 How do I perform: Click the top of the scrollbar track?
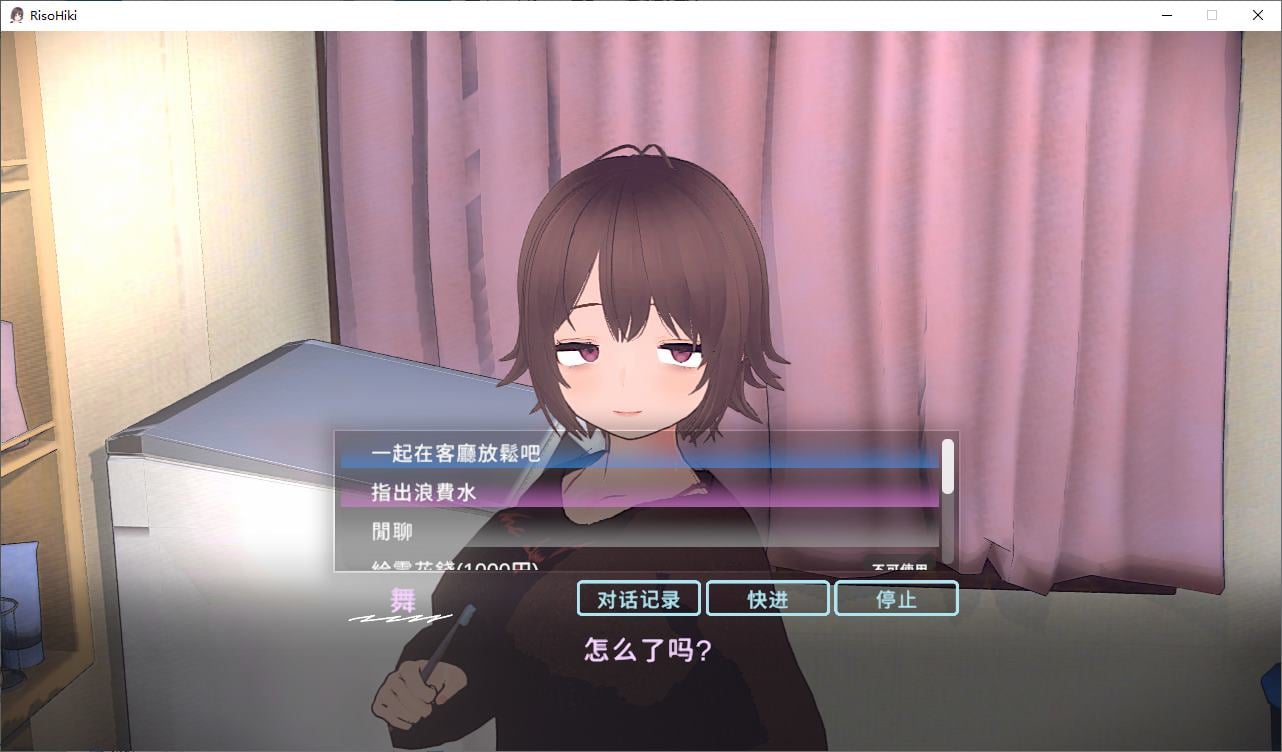click(948, 440)
